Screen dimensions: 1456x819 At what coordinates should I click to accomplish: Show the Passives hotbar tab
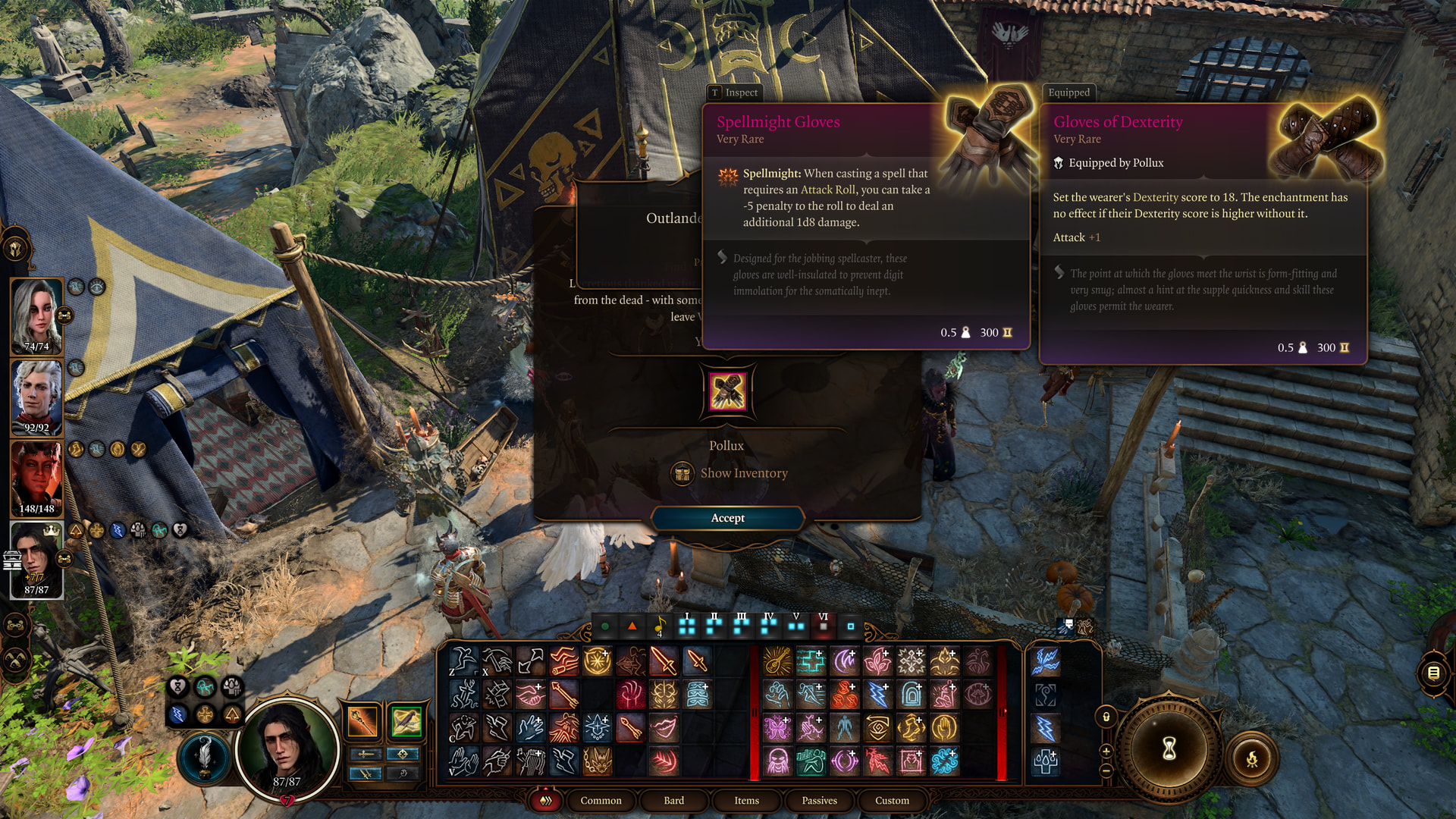(x=819, y=801)
